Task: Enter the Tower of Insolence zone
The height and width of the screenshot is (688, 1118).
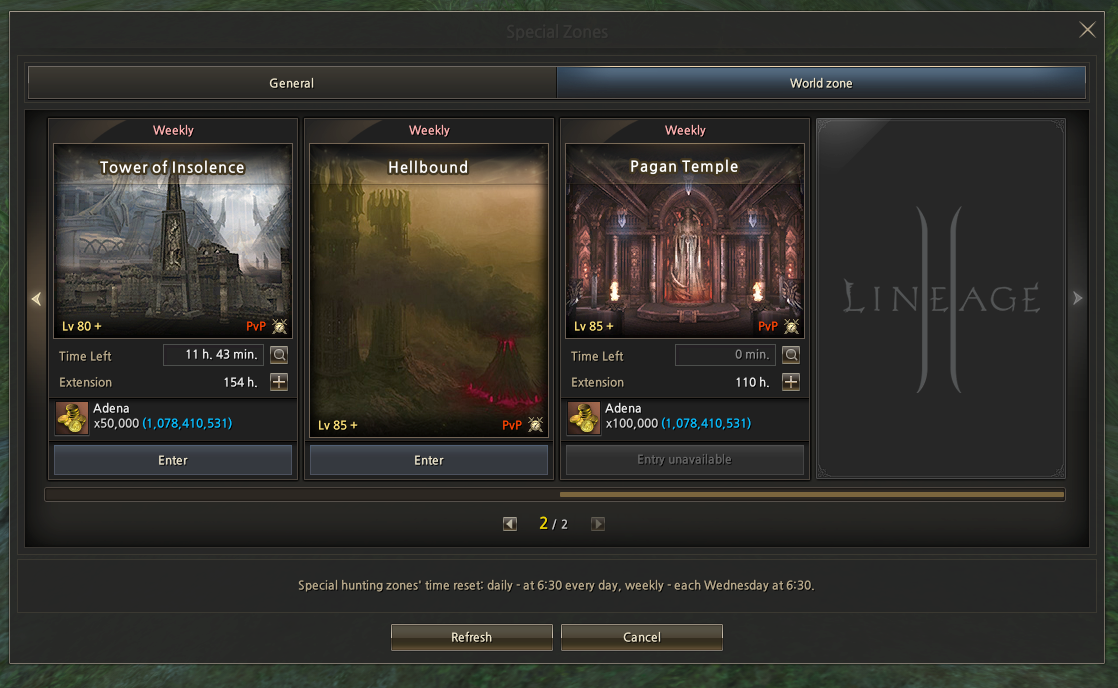Action: click(x=173, y=460)
